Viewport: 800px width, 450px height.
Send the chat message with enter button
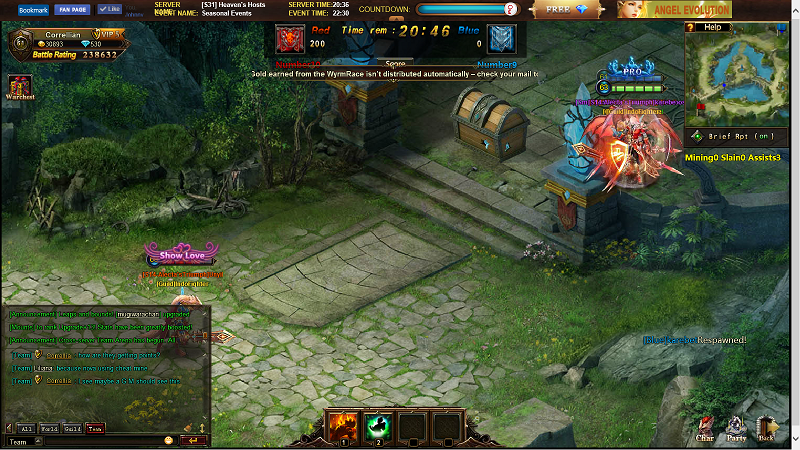(x=193, y=441)
